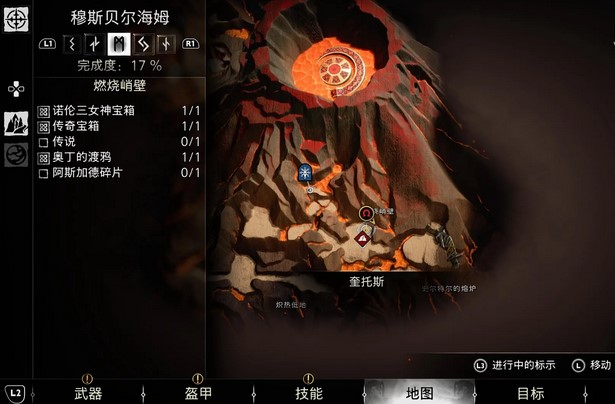Select the 地图 (Map) tab
Viewport: 615px width, 404px height.
pos(420,393)
